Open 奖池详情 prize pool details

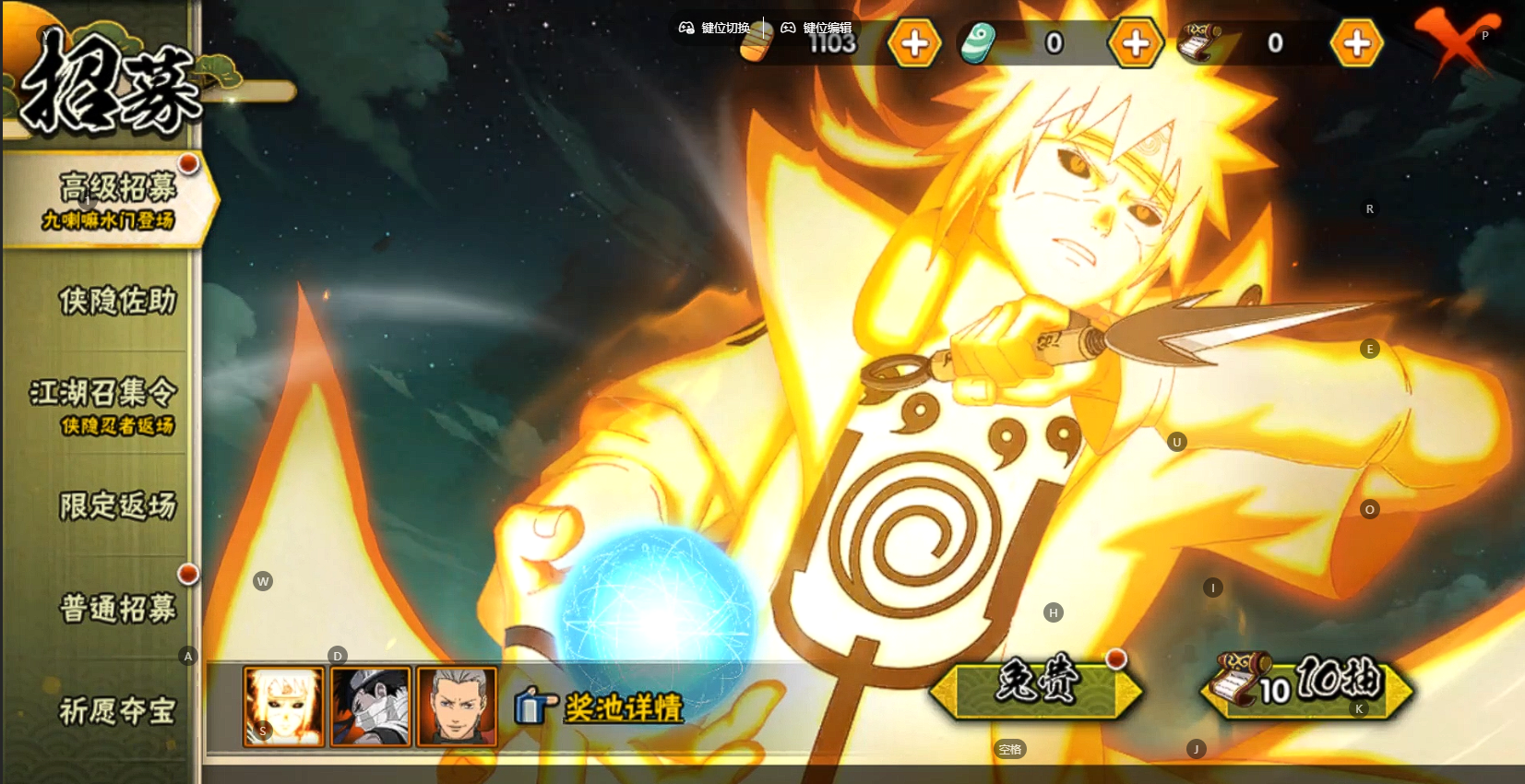[x=602, y=707]
